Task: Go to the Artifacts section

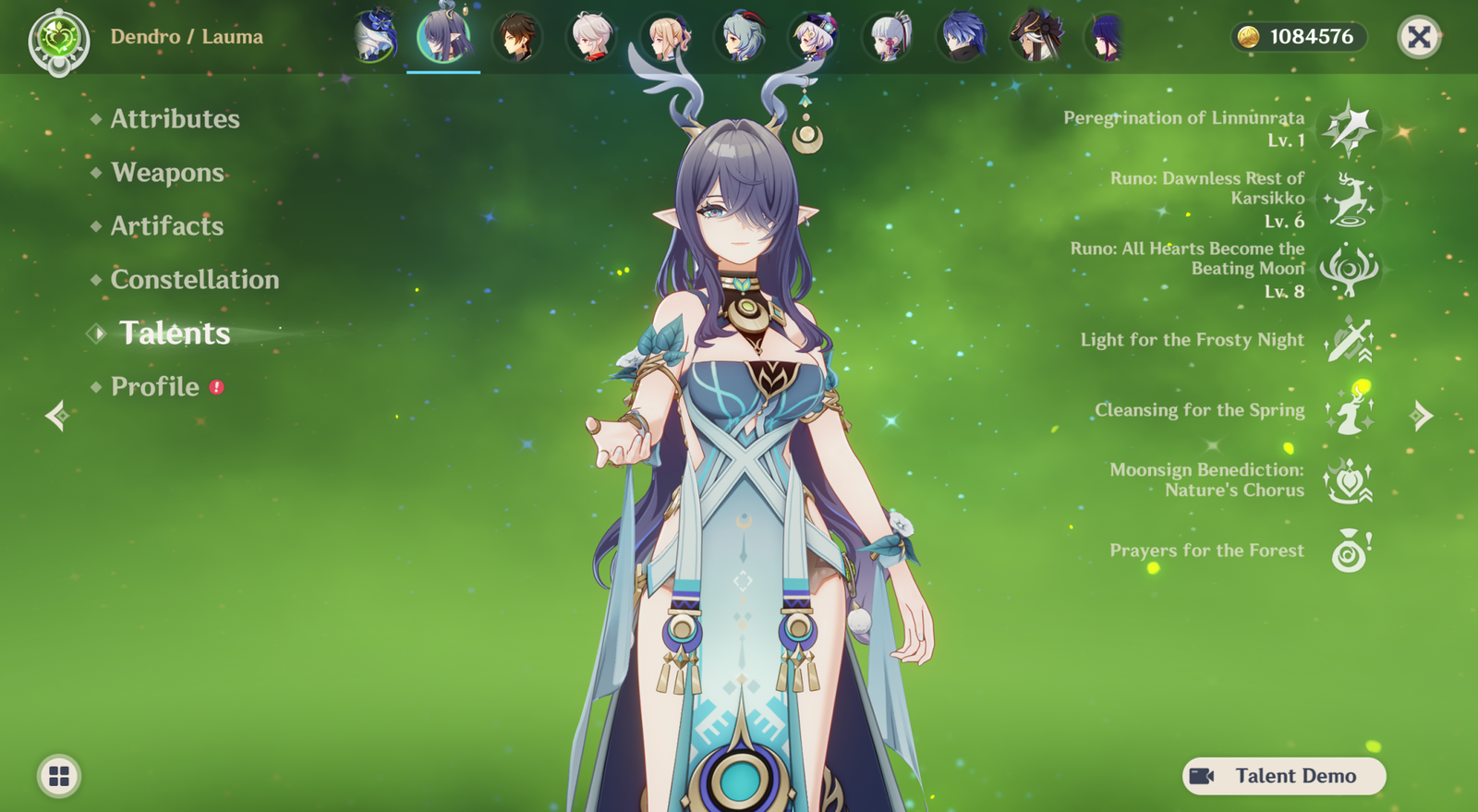Action: tap(167, 226)
